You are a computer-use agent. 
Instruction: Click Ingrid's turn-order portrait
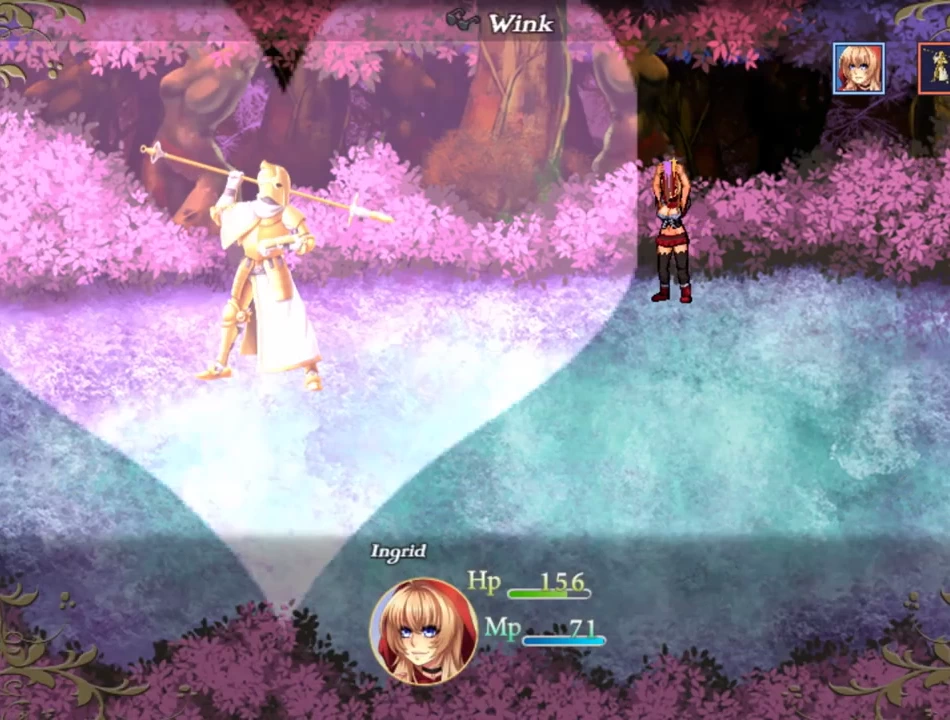click(858, 68)
